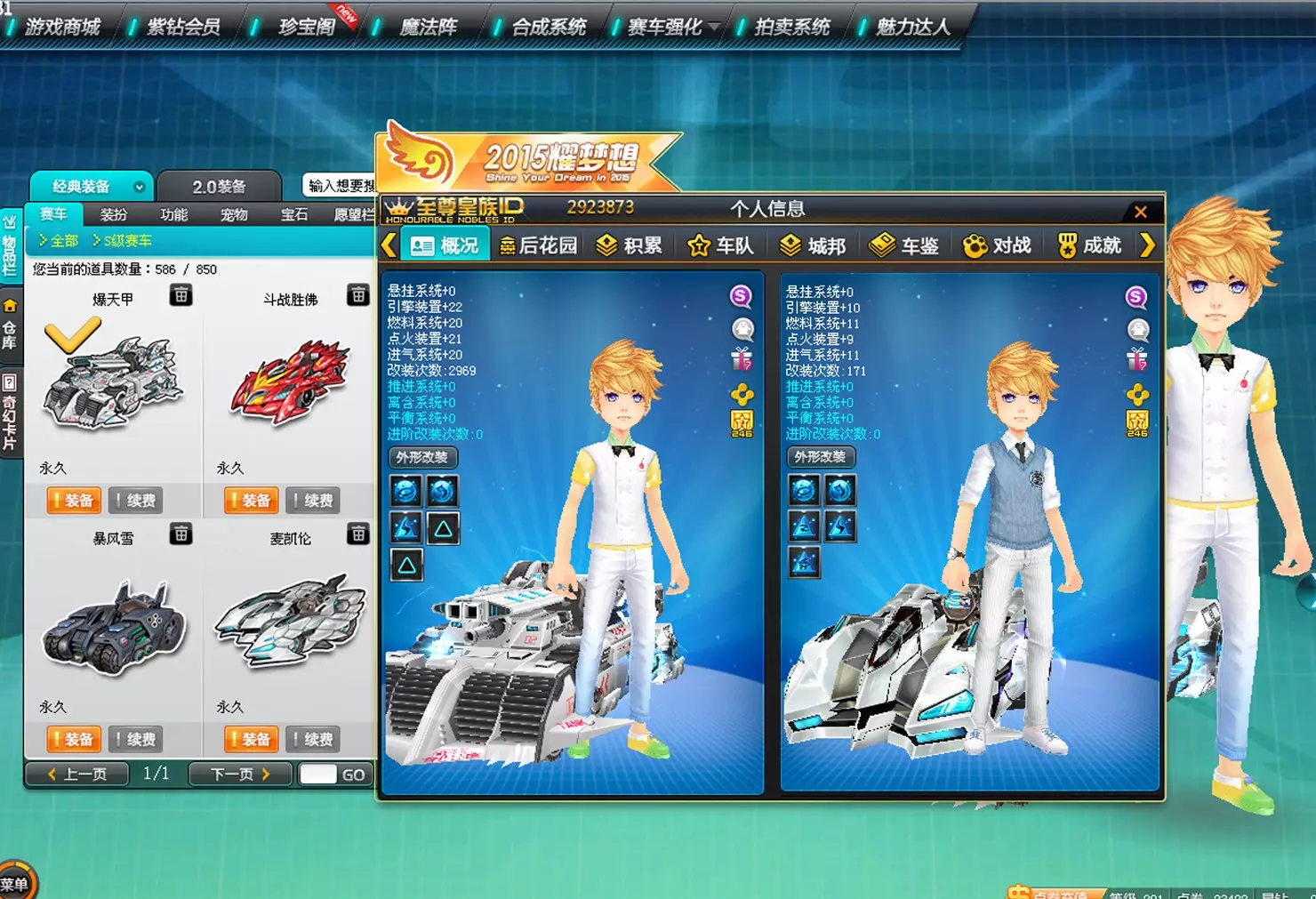Open the ghost speech bubble icon

coord(742,329)
